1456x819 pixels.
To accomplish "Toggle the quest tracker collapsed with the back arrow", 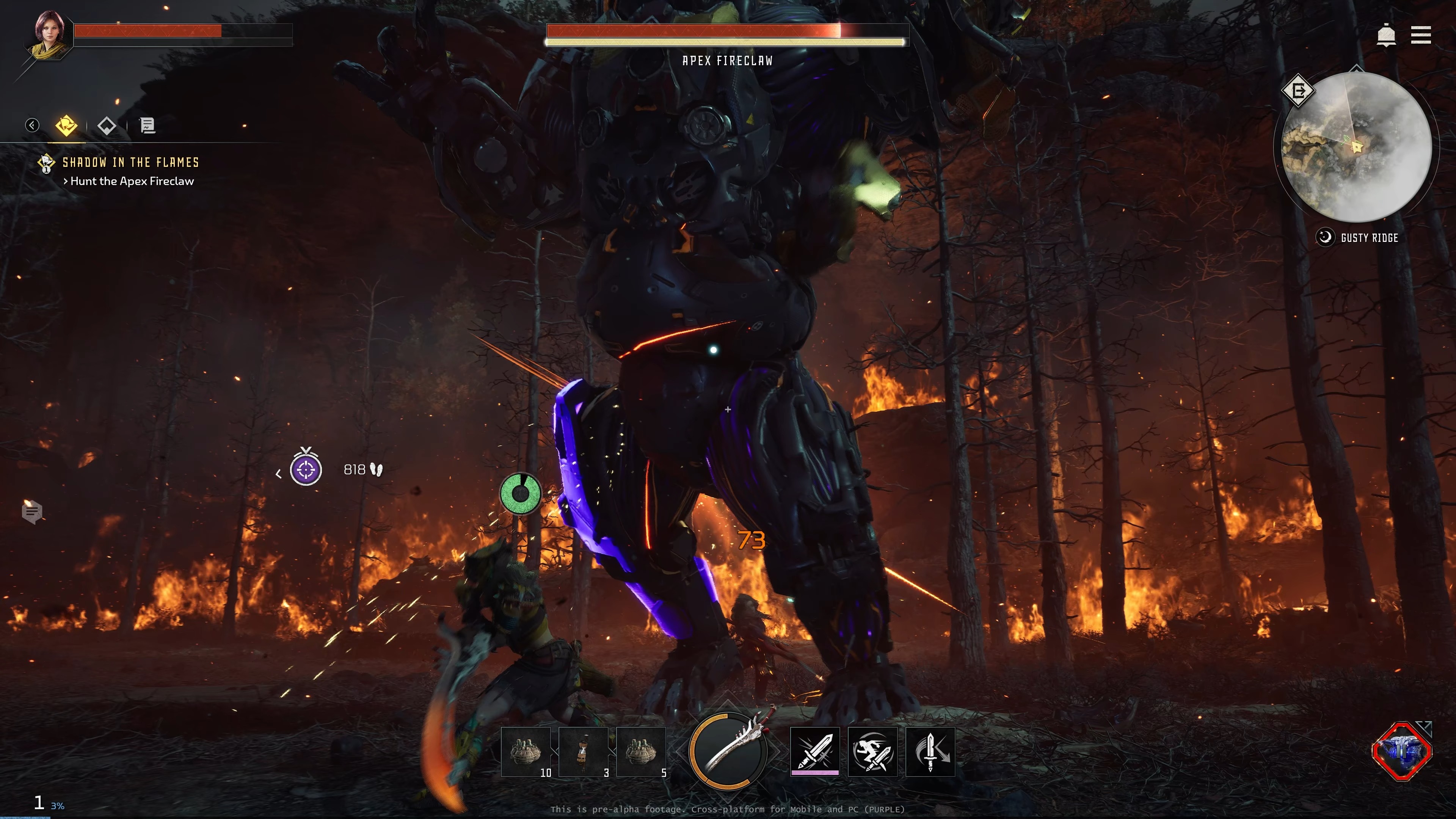I will point(32,126).
